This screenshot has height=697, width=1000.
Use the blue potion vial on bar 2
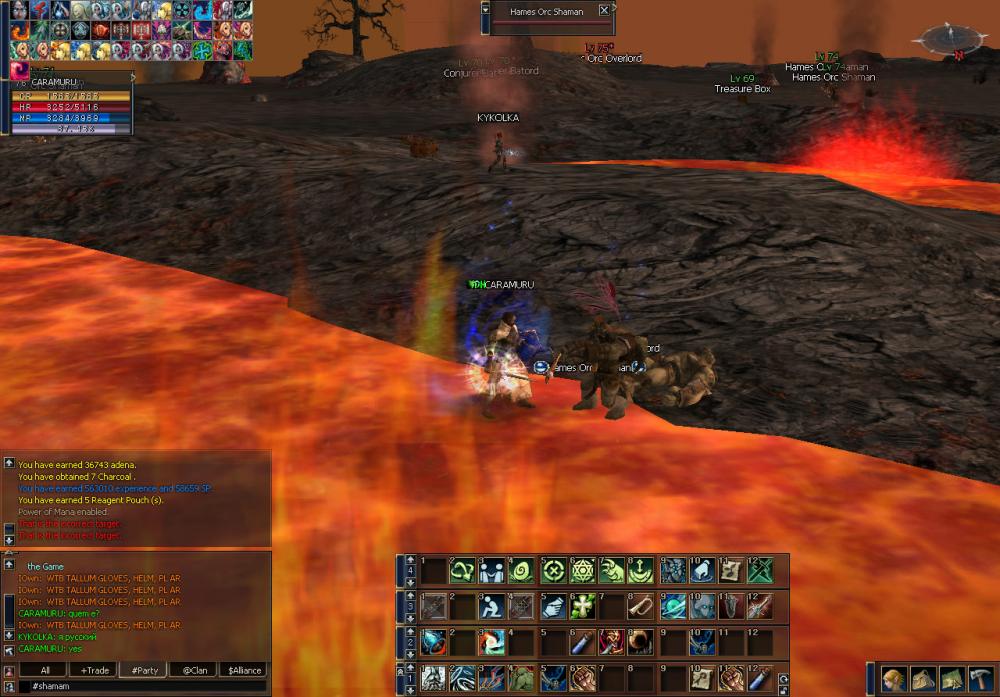coord(583,642)
